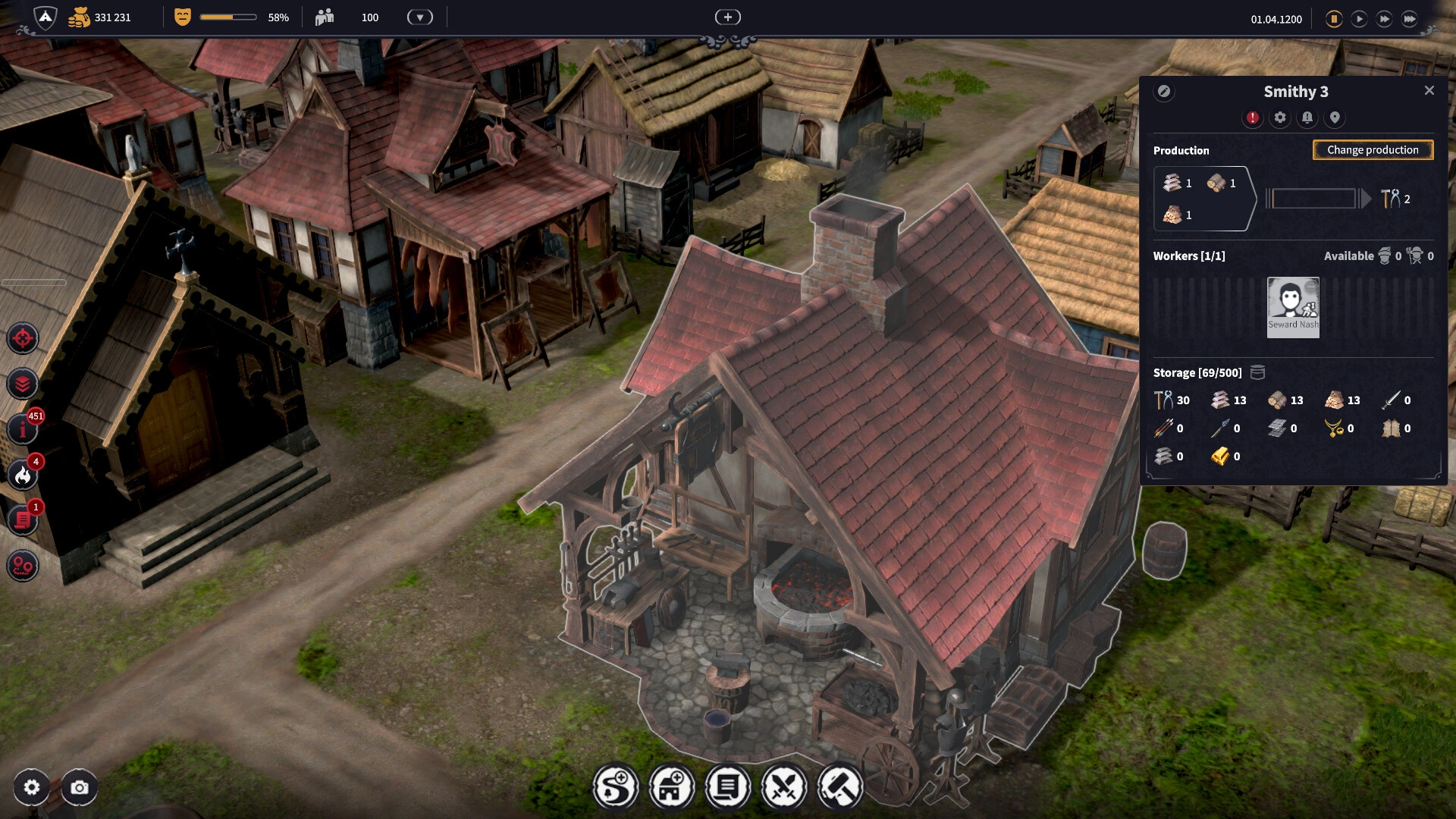Open Smithy gear settings icon

pyautogui.click(x=1280, y=118)
